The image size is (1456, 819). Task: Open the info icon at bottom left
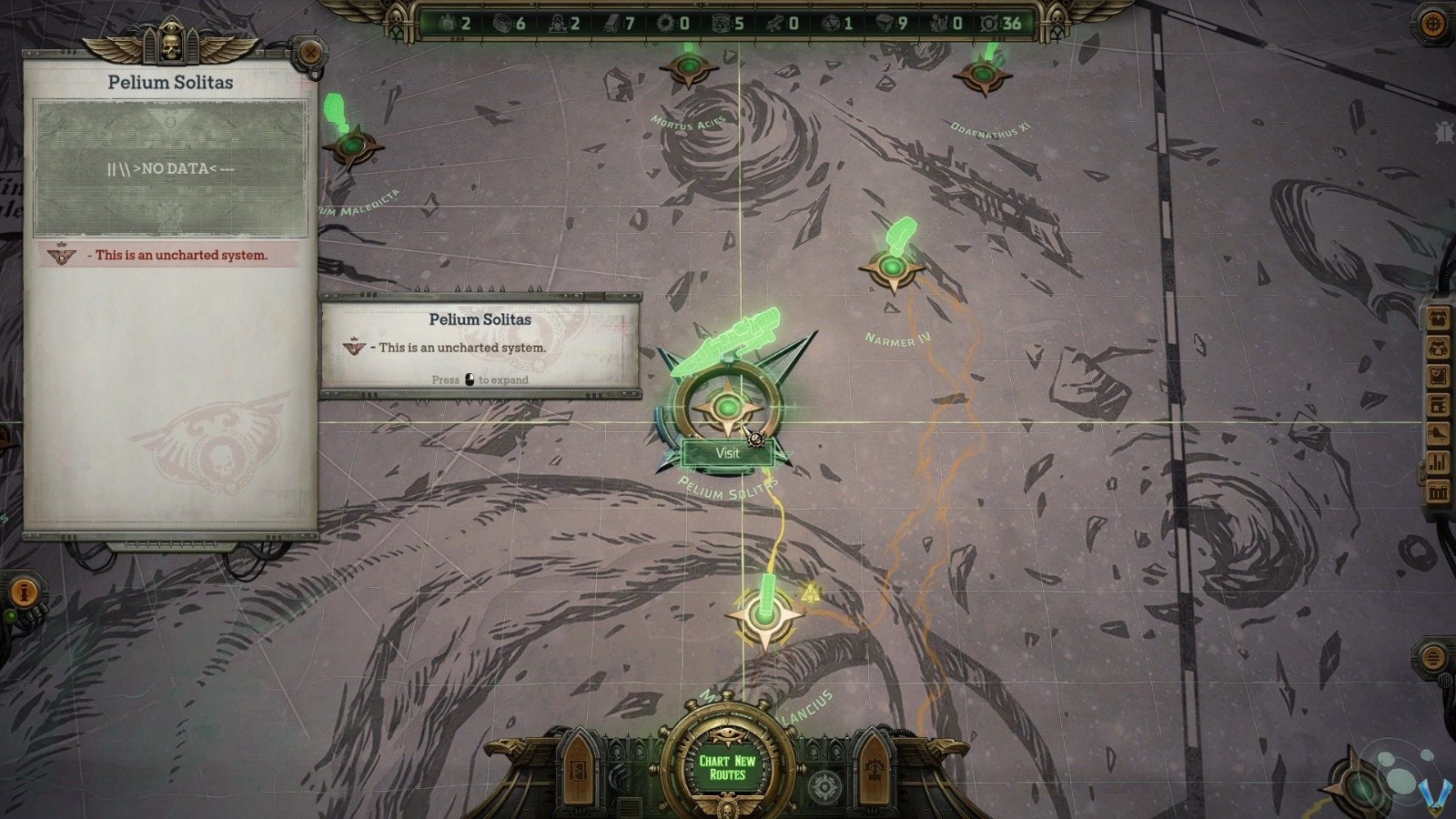coord(25,591)
